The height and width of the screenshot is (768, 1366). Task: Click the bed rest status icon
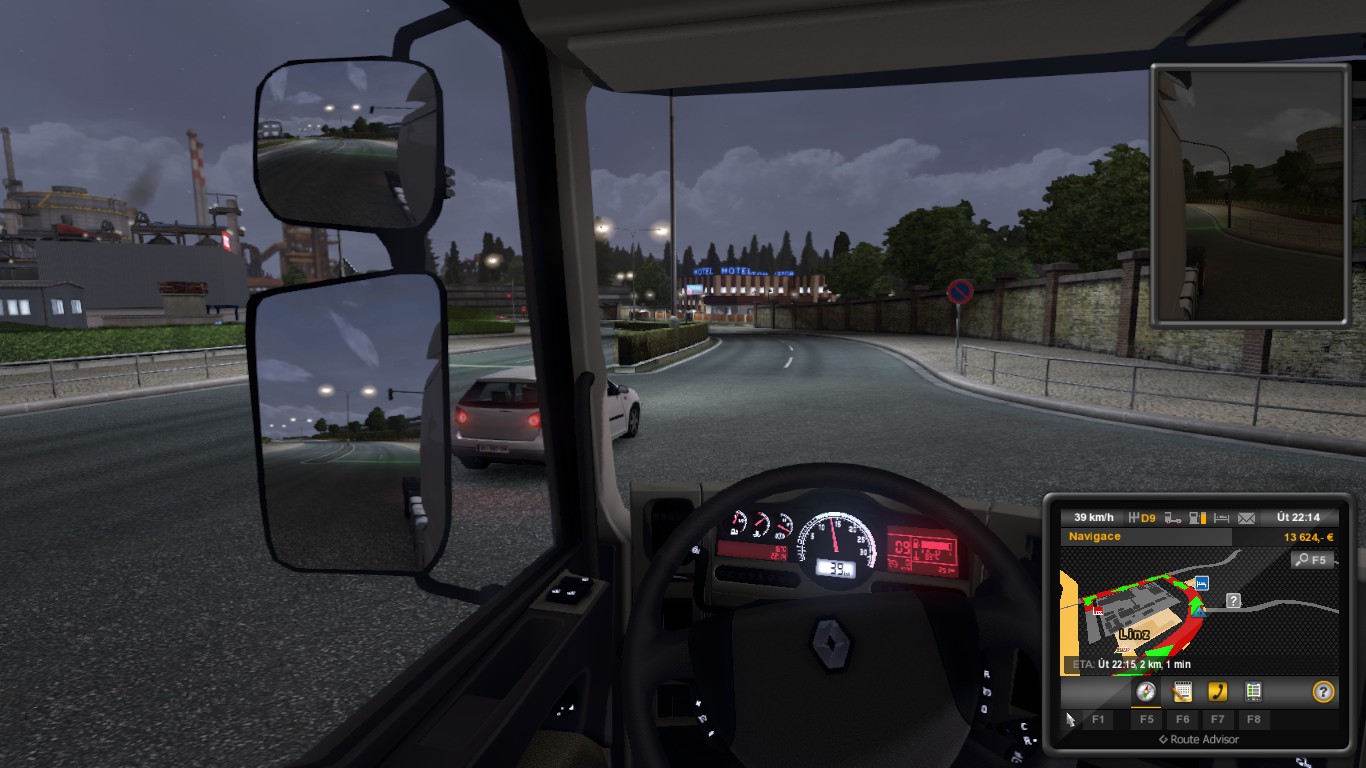[x=1220, y=516]
